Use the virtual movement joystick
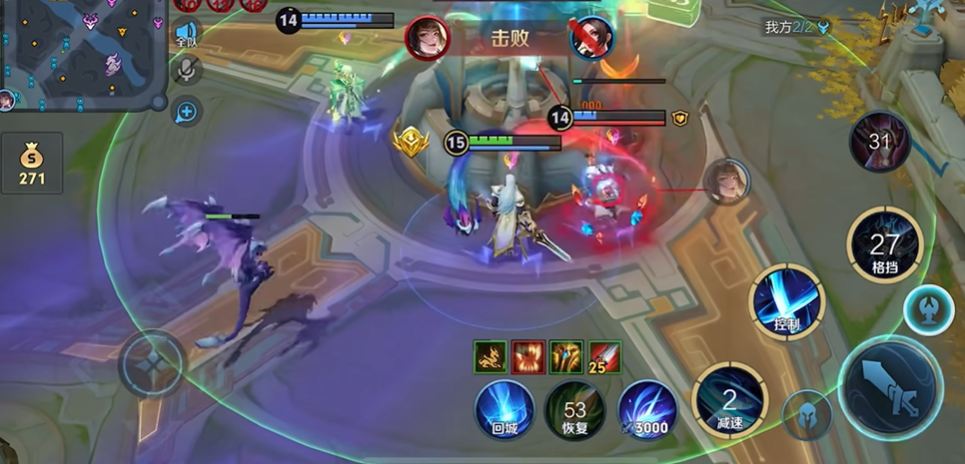The height and width of the screenshot is (464, 965). pyautogui.click(x=152, y=362)
